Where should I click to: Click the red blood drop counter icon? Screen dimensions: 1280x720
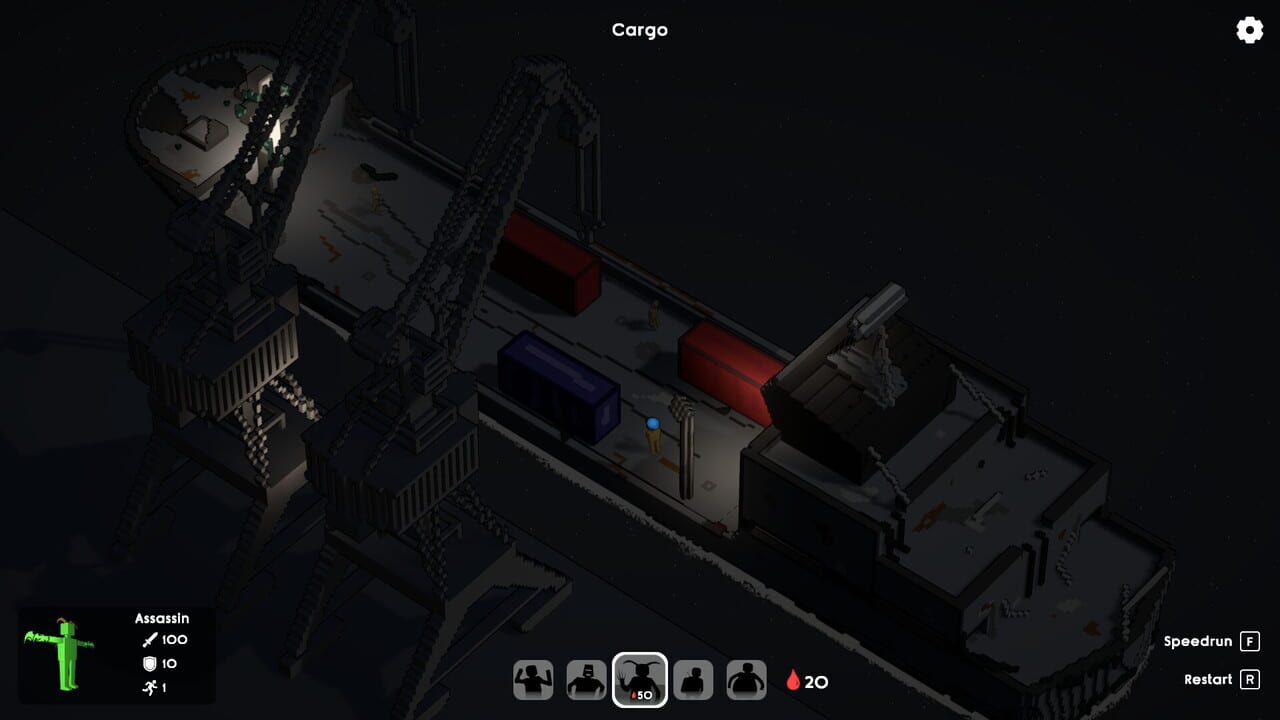pyautogui.click(x=793, y=680)
